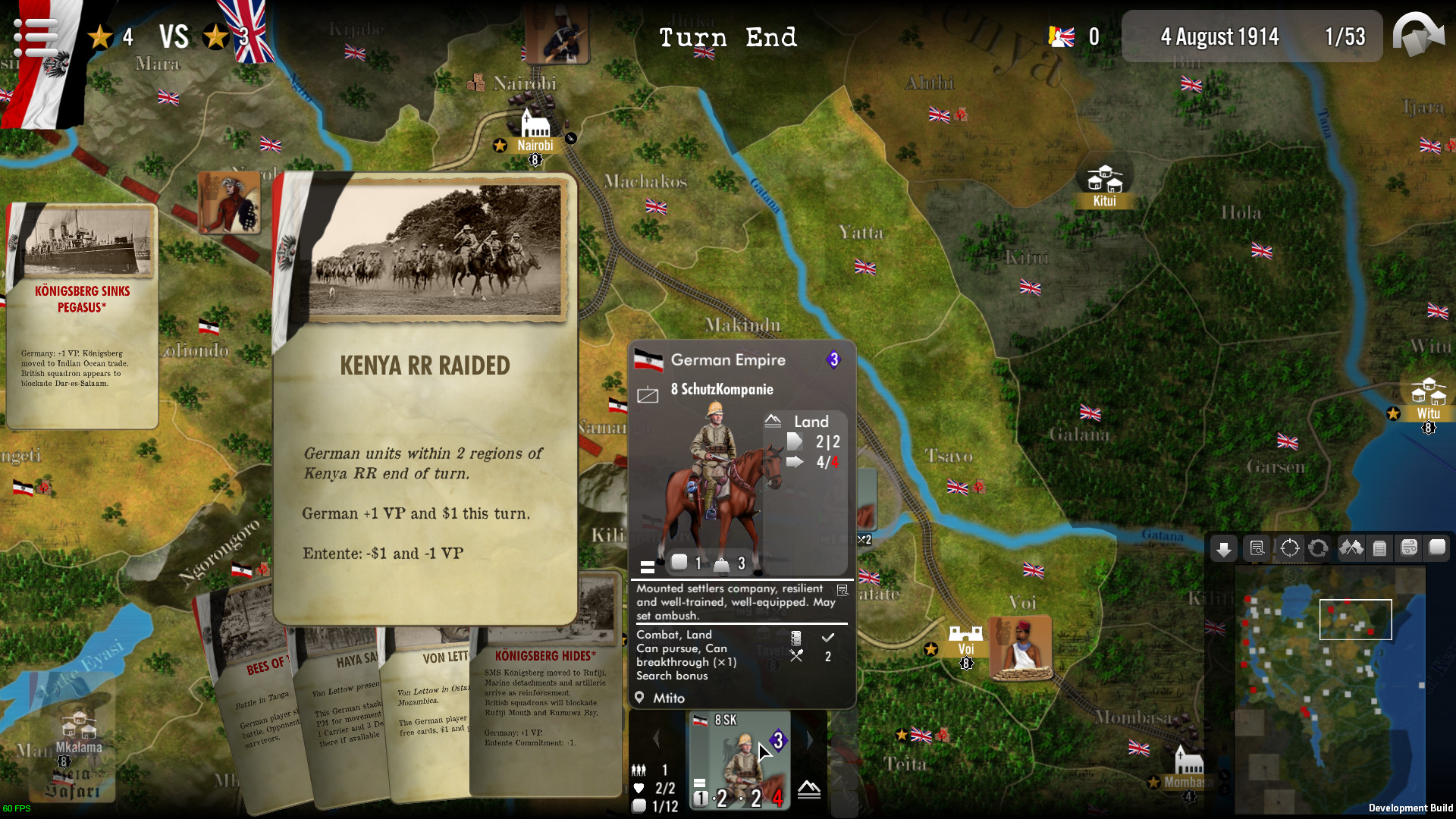Expand the unit details via the small grid icon

click(842, 589)
